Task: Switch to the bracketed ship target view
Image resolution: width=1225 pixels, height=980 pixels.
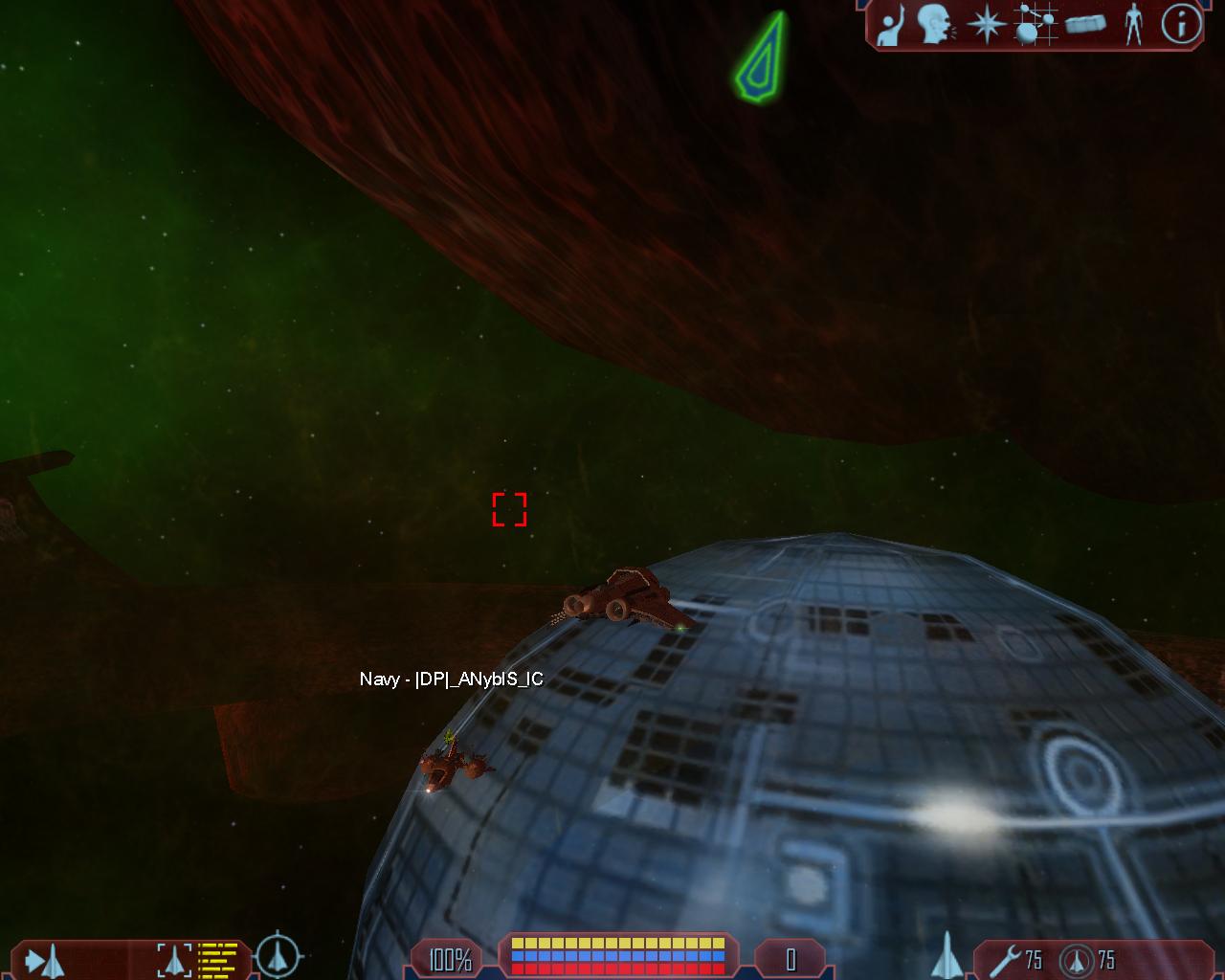Action: [174, 959]
